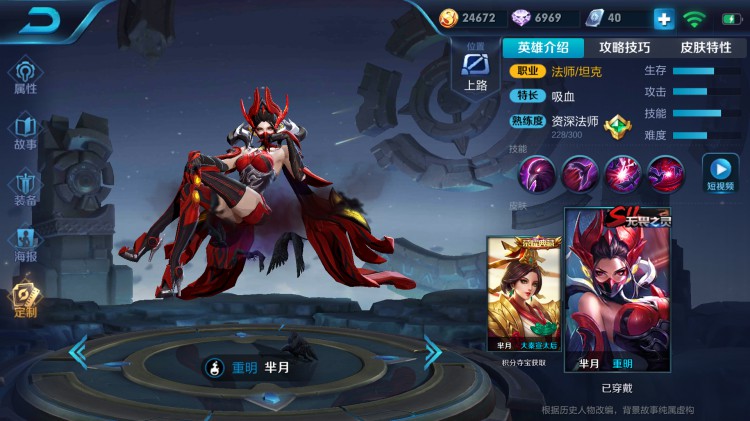View the first purple skill icon

[x=537, y=175]
